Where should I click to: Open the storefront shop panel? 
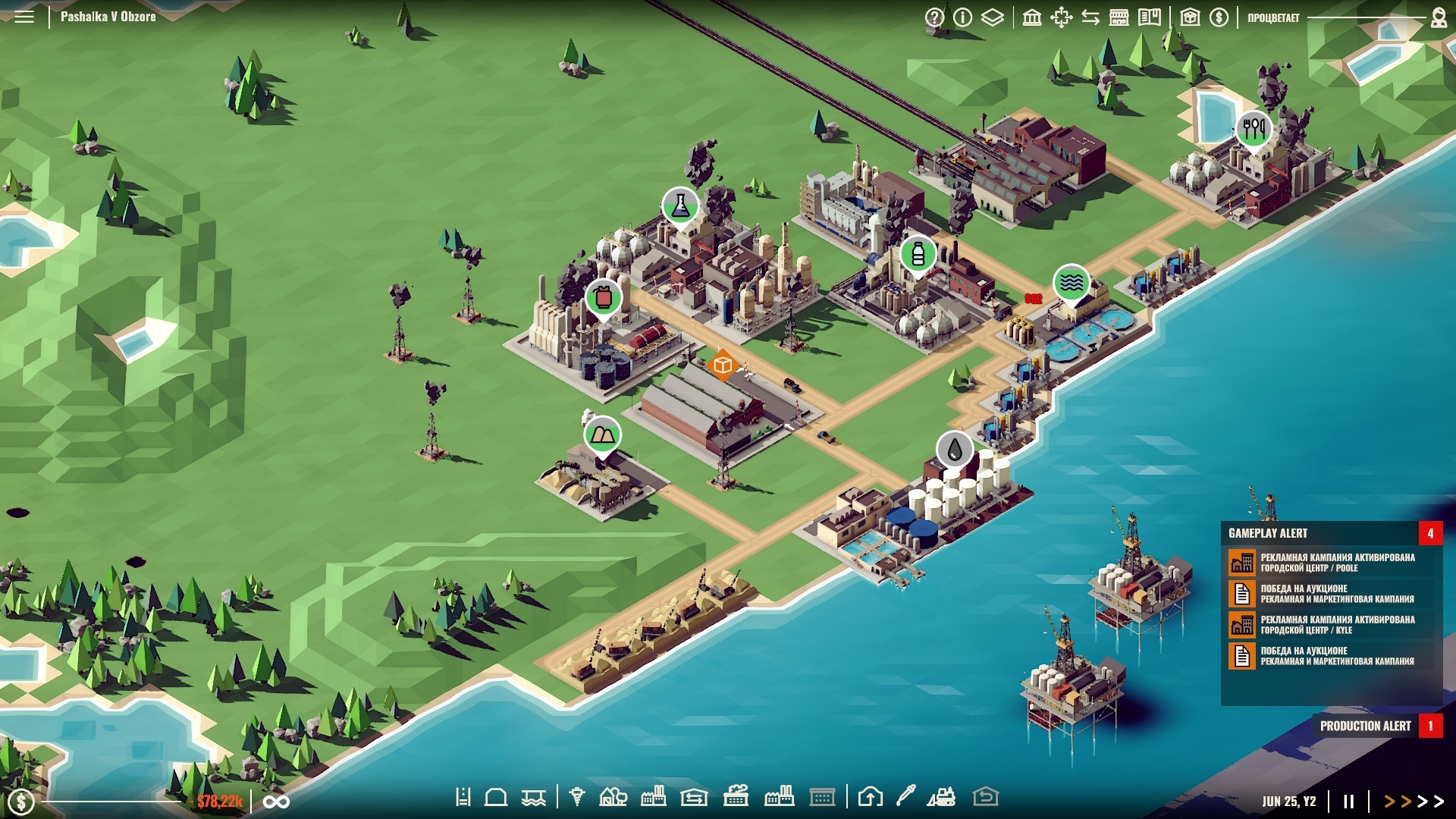[1119, 17]
